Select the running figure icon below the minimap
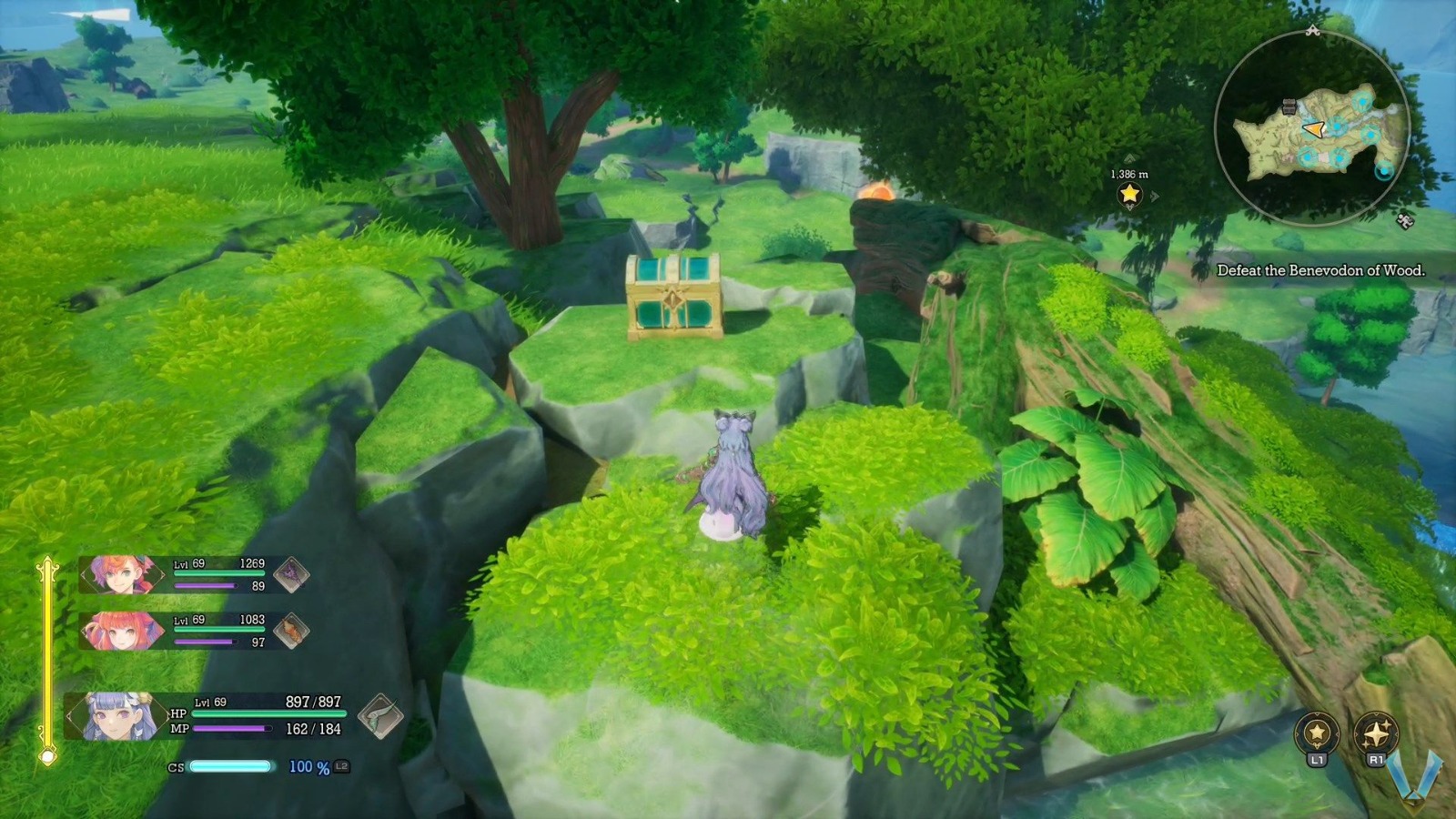The height and width of the screenshot is (819, 1456). point(1405,219)
